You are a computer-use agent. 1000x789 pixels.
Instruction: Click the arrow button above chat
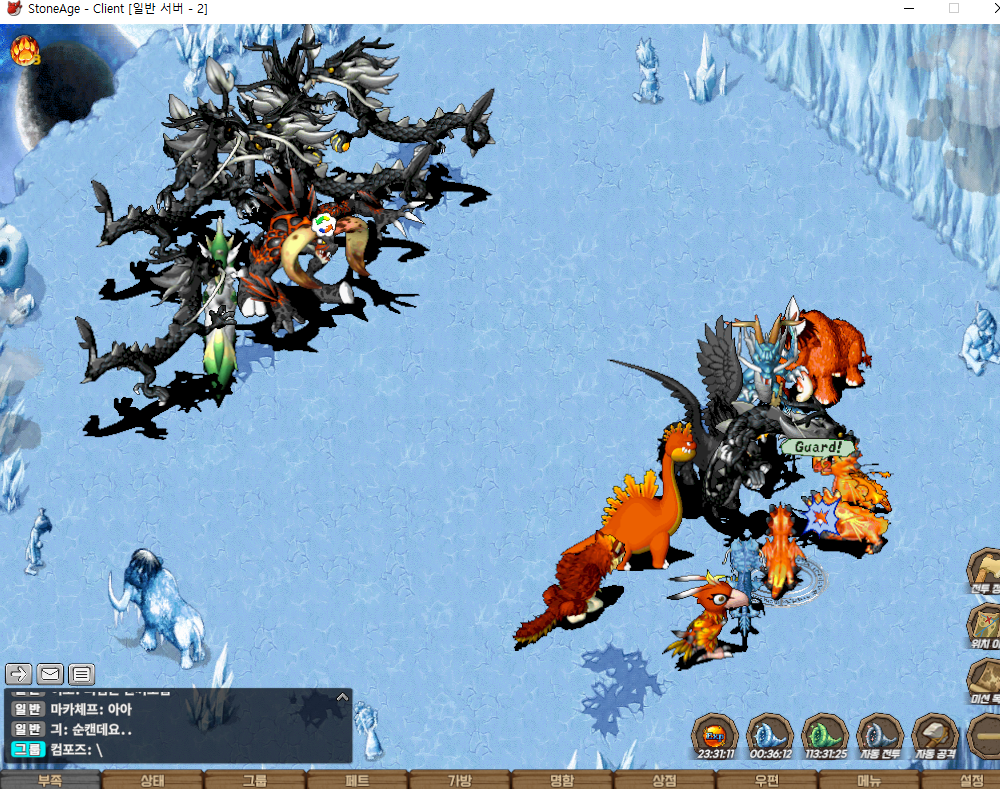pyautogui.click(x=19, y=674)
